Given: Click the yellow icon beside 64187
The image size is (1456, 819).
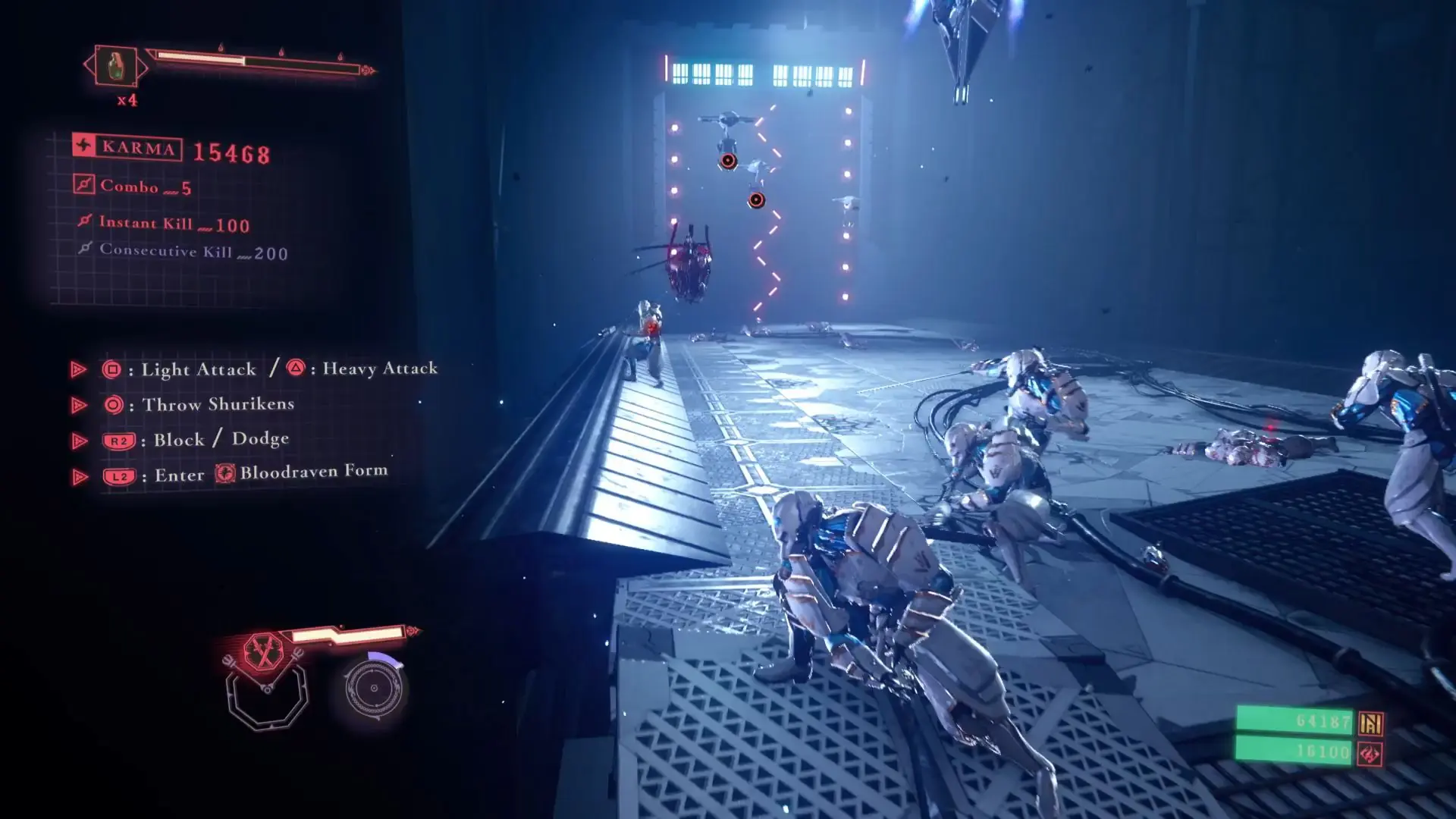Looking at the screenshot, I should [1370, 723].
